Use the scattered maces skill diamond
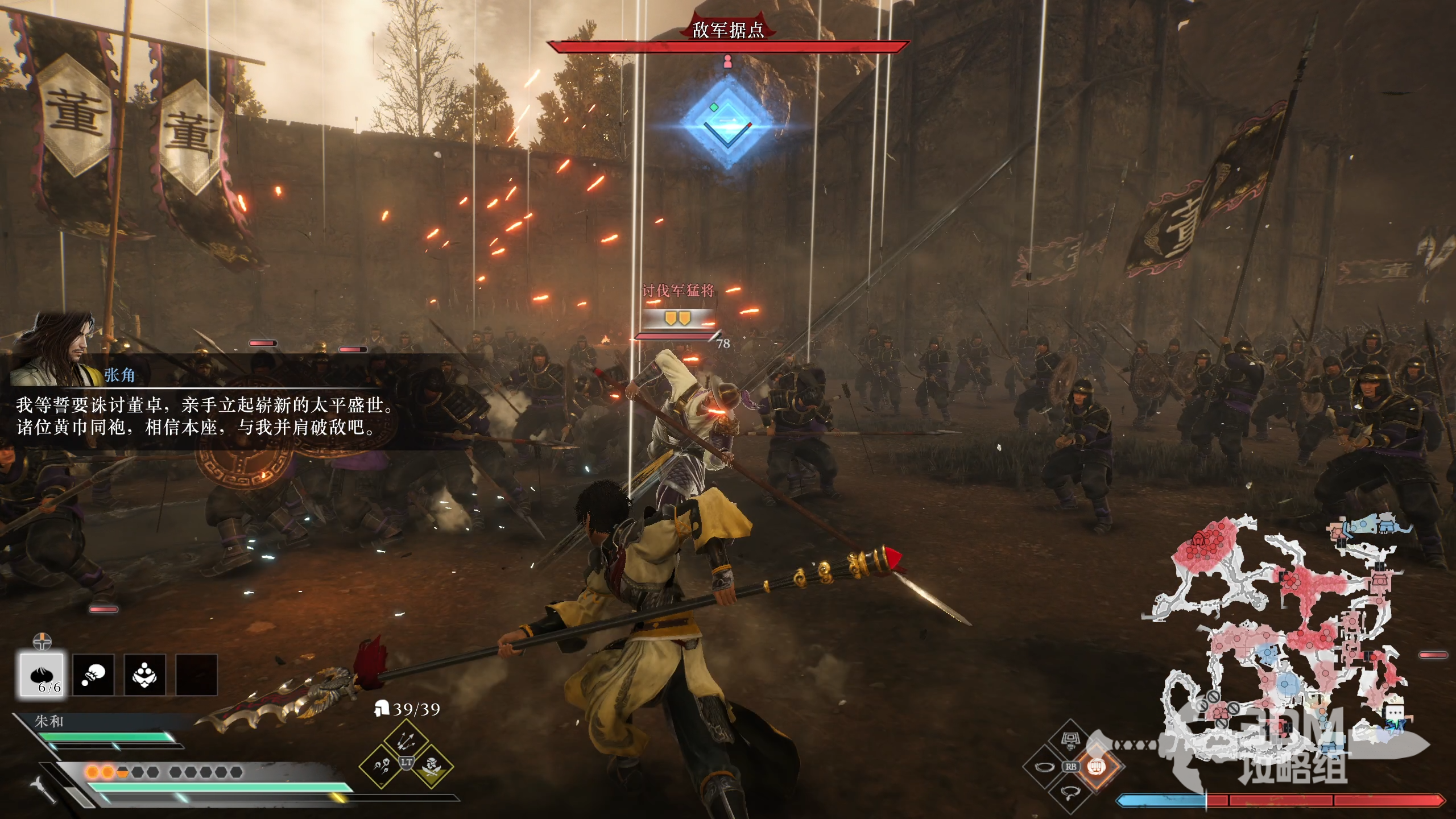1456x819 pixels. [x=380, y=766]
